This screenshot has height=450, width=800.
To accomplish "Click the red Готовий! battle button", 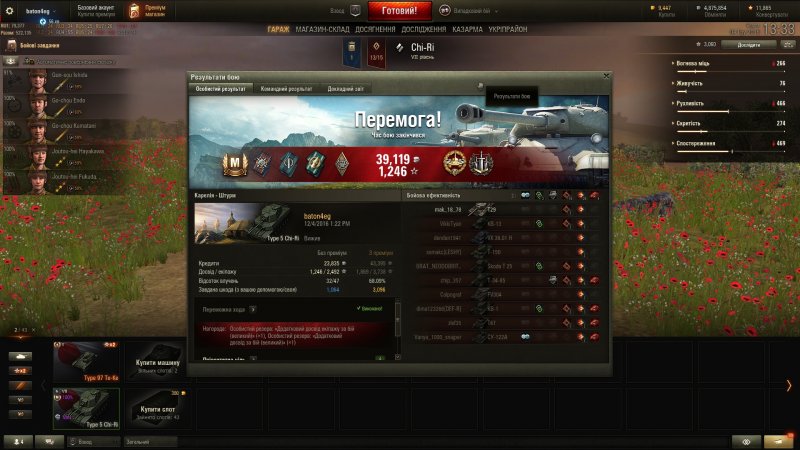I will click(400, 11).
